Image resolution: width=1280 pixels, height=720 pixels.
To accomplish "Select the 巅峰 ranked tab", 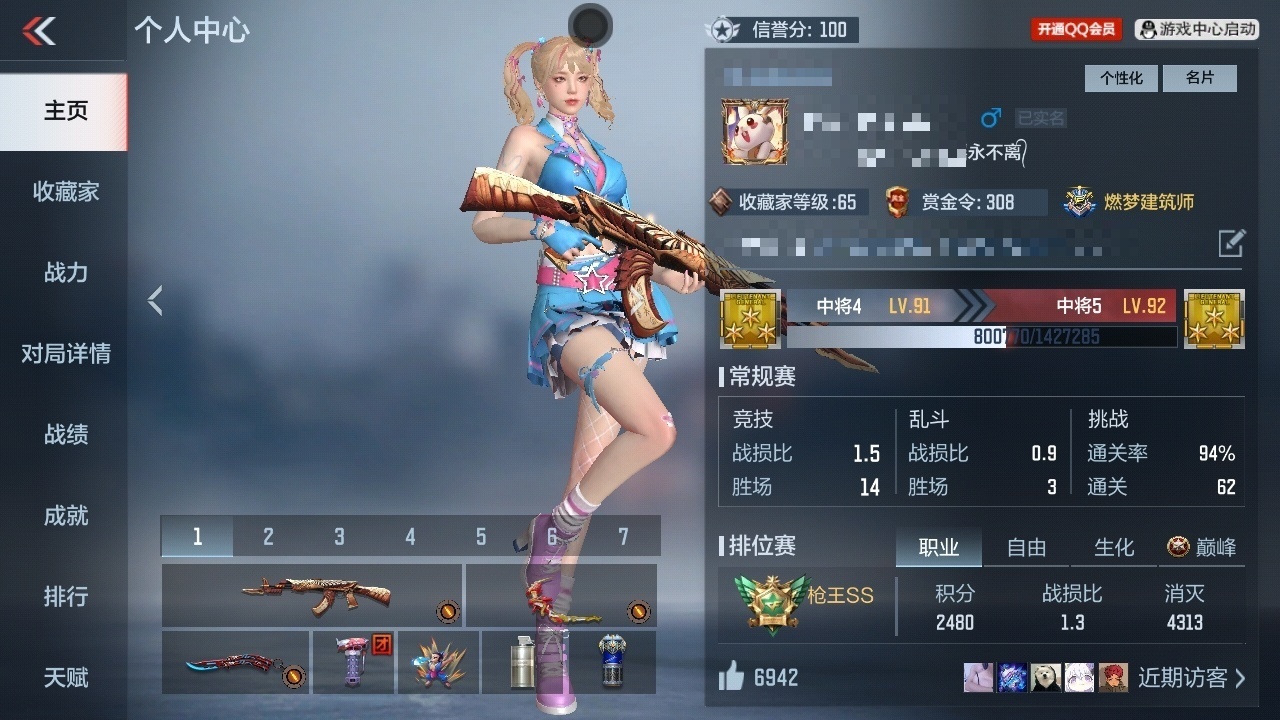I will pos(1202,547).
